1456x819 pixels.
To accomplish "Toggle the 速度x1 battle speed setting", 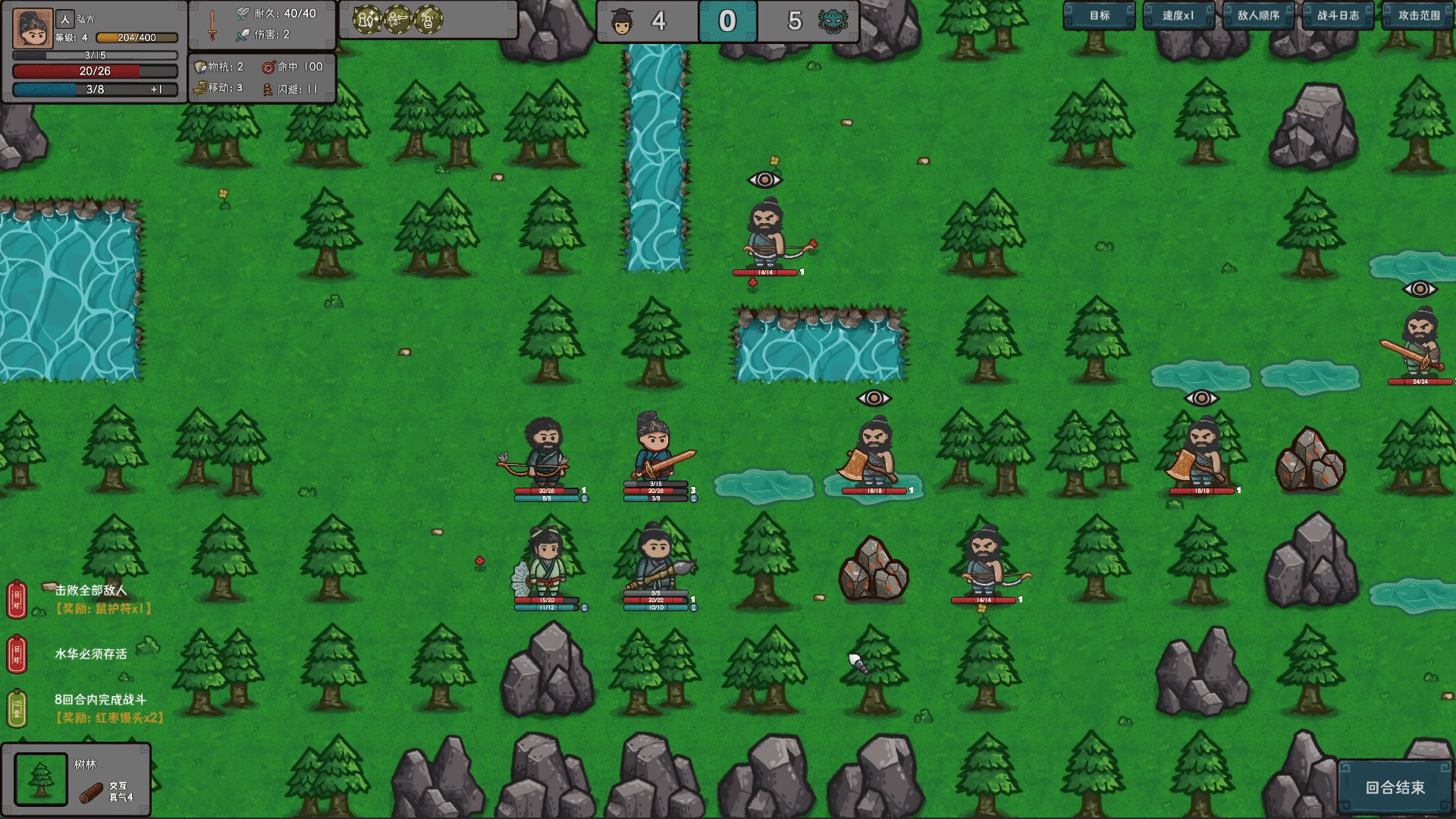I will pos(1178,14).
